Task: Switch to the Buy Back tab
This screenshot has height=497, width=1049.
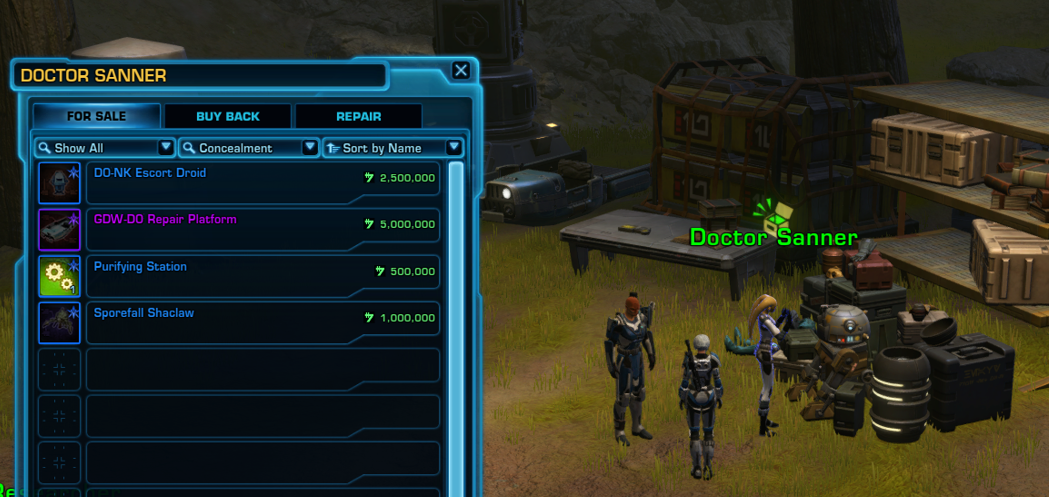Action: [228, 116]
